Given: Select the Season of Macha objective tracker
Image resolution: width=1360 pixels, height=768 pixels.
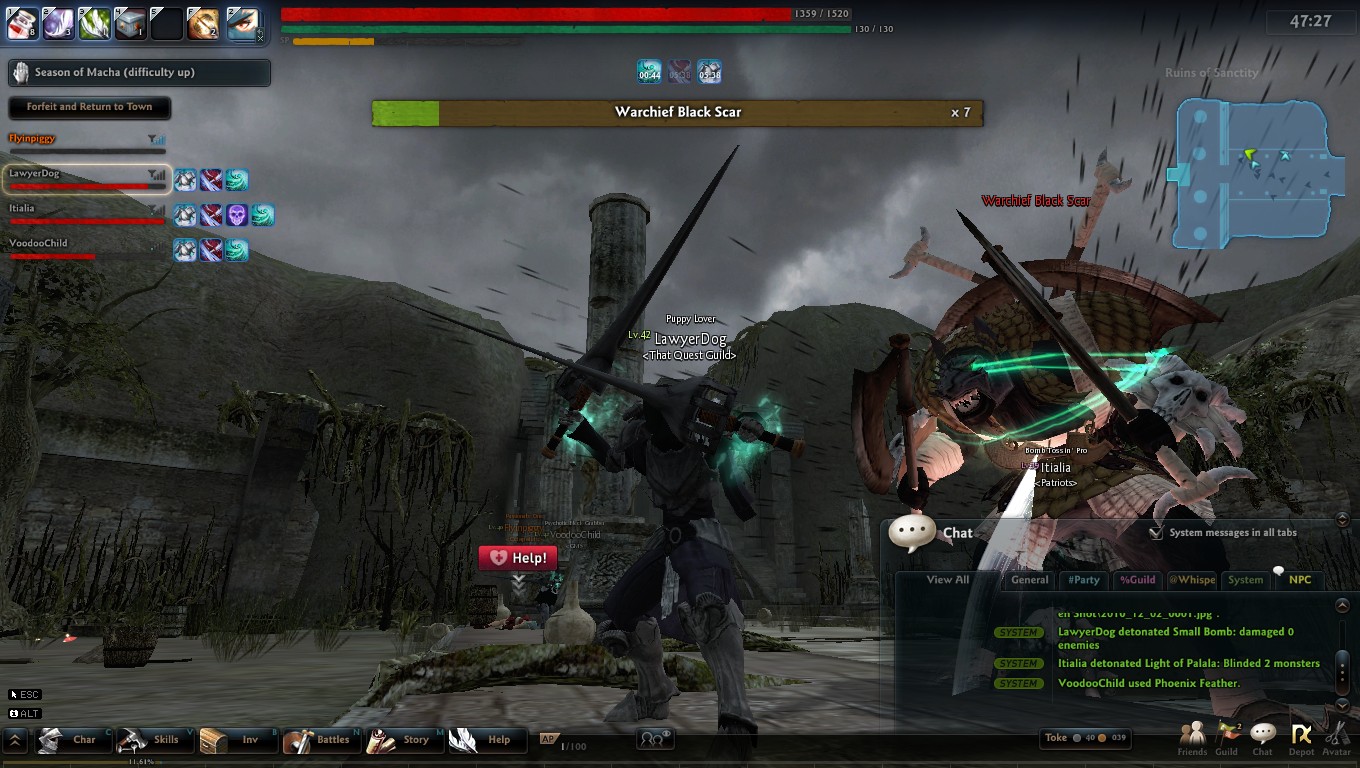Looking at the screenshot, I should tap(139, 73).
